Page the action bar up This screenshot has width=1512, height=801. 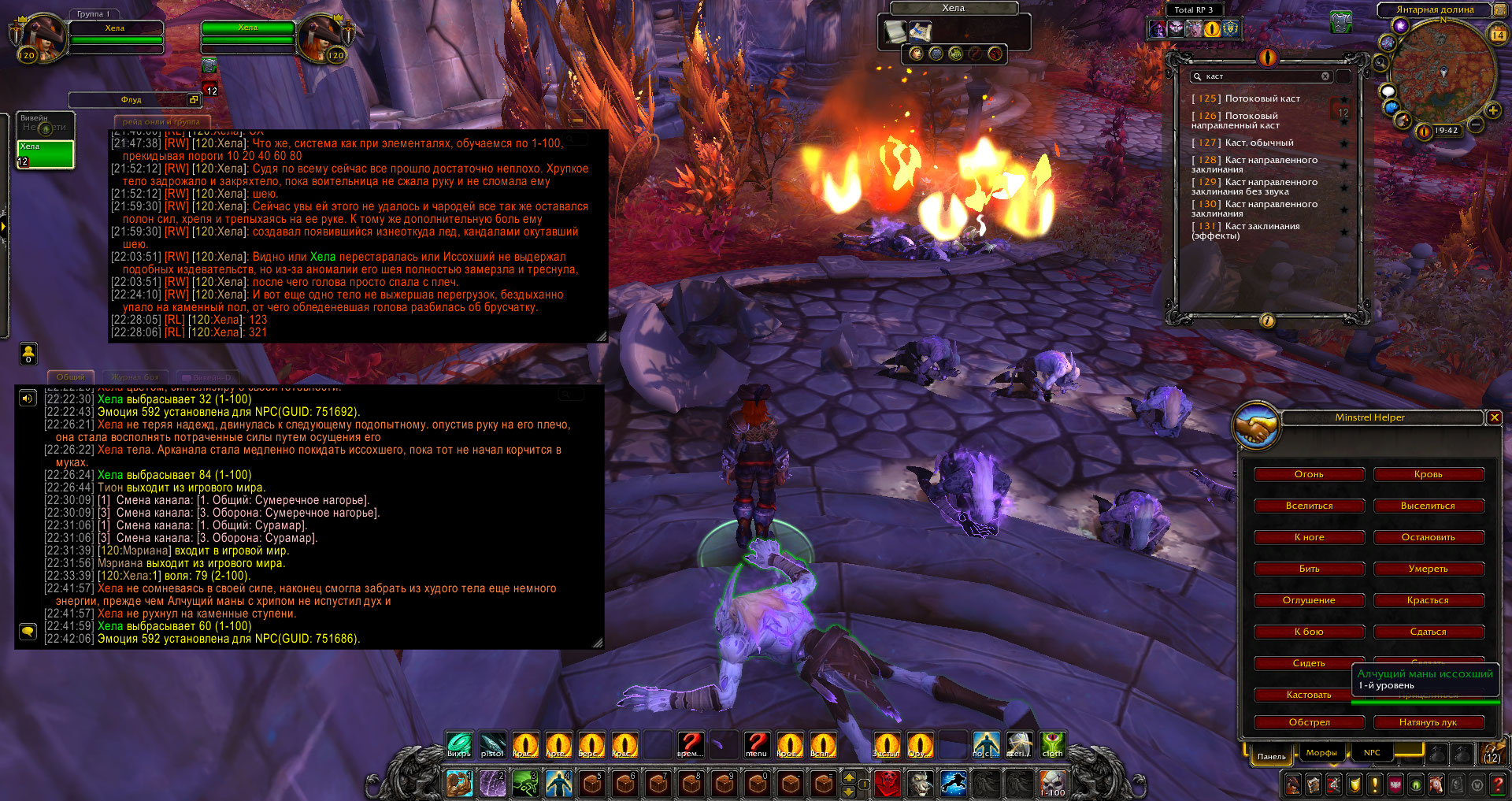point(849,777)
